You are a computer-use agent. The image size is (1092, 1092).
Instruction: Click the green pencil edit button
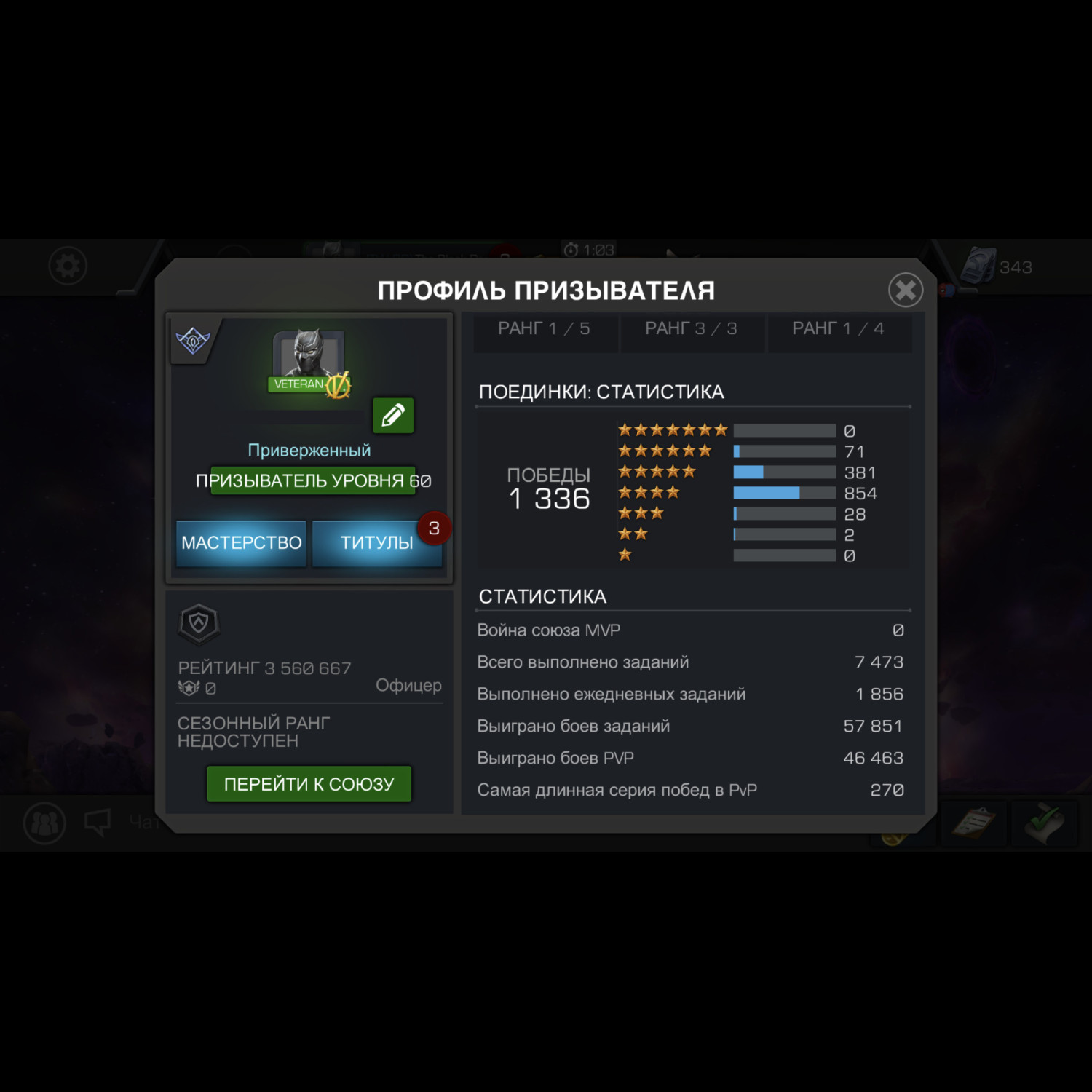[x=393, y=416]
